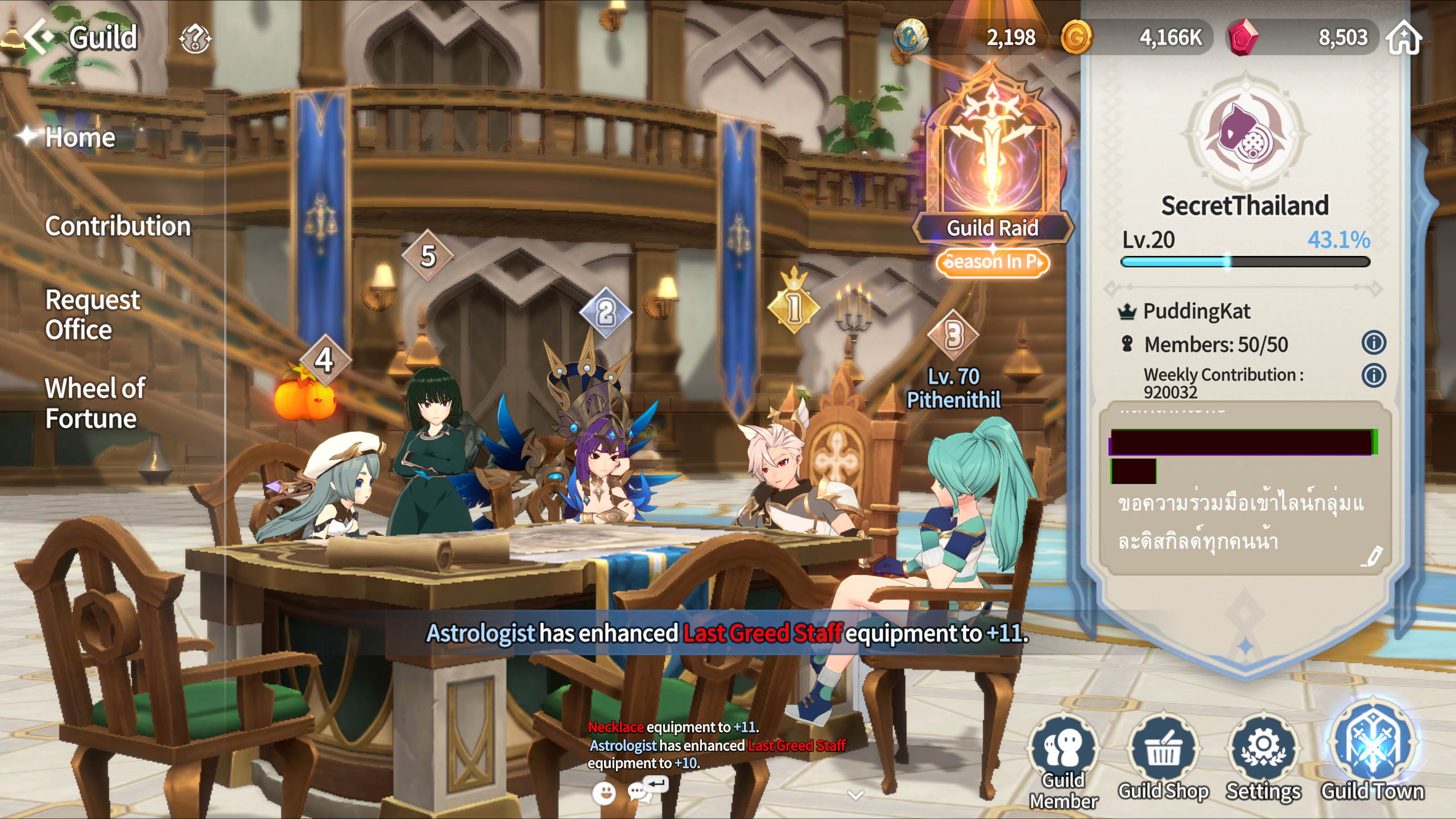Viewport: 1456px width, 819px height.
Task: Show info about guild Members count
Action: [x=1374, y=343]
